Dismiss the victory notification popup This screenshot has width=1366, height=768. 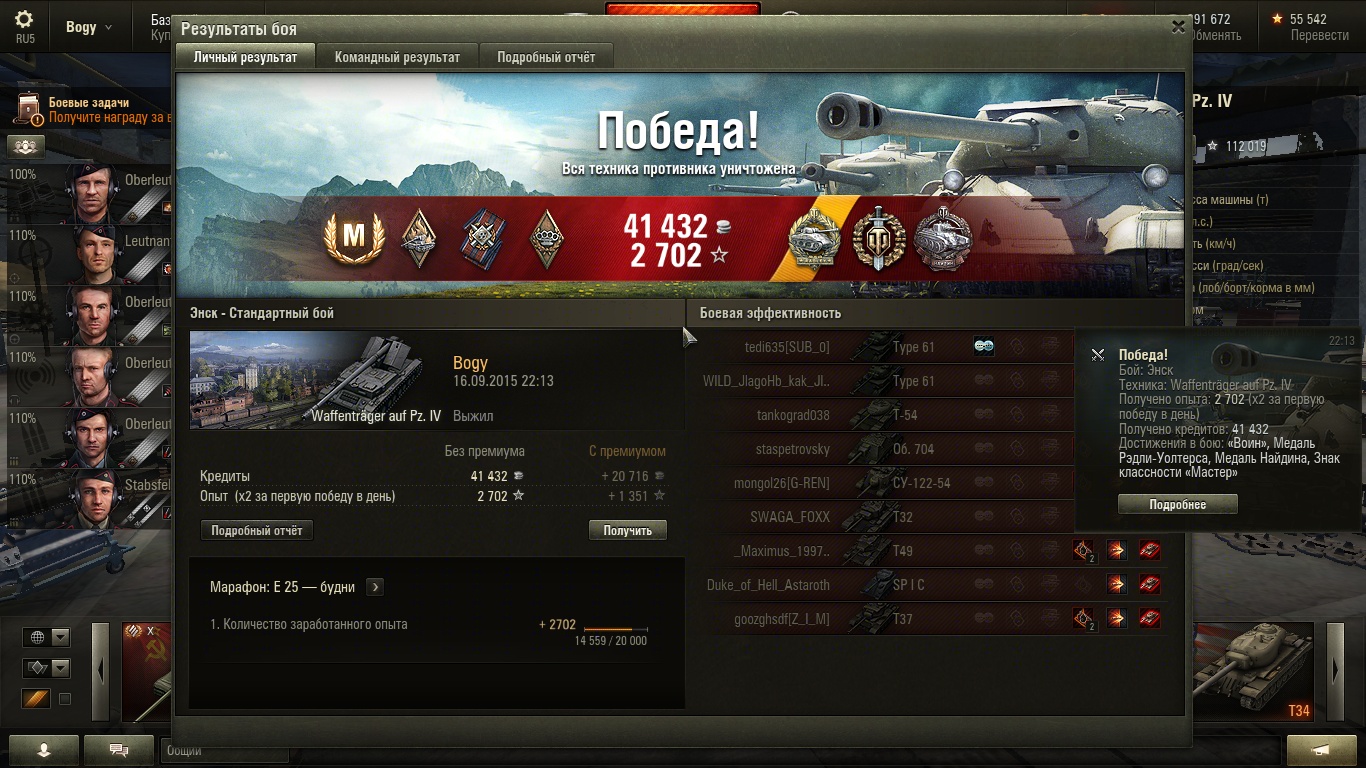[x=1098, y=355]
